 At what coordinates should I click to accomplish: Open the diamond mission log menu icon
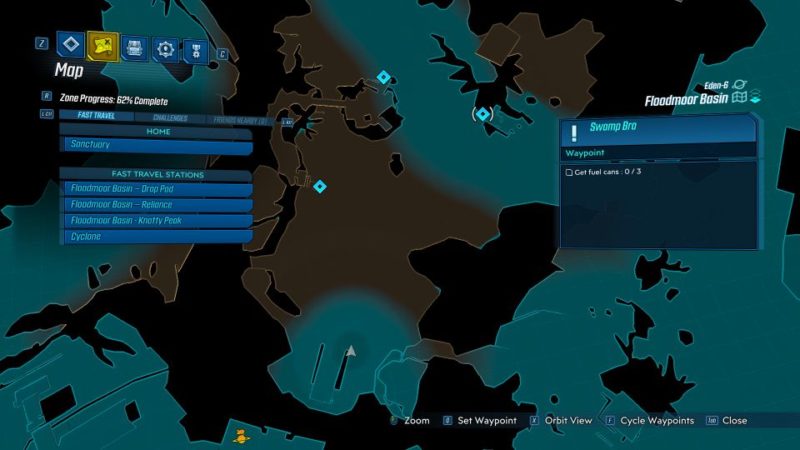pos(70,45)
